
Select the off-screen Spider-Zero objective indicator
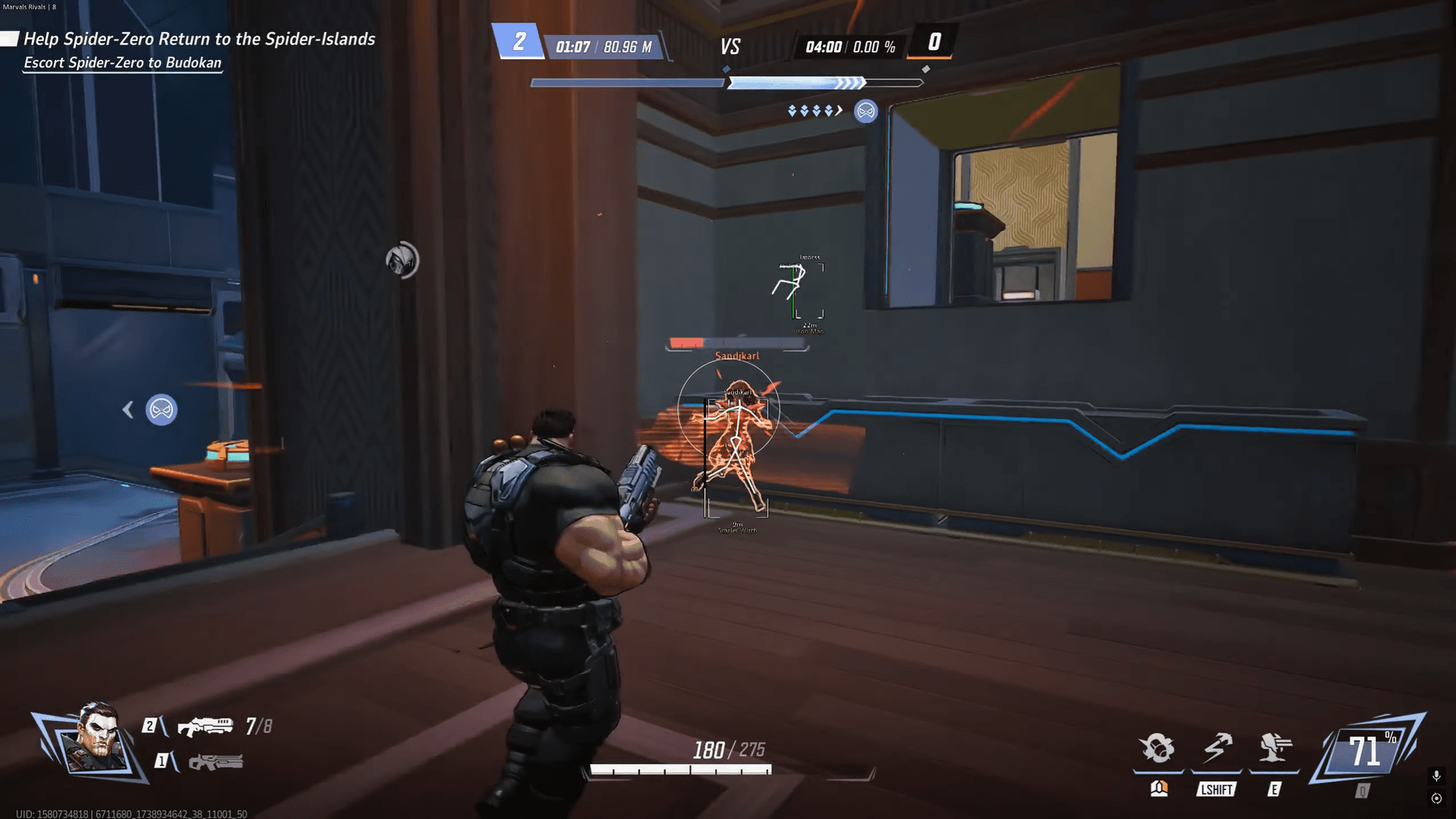tap(161, 410)
